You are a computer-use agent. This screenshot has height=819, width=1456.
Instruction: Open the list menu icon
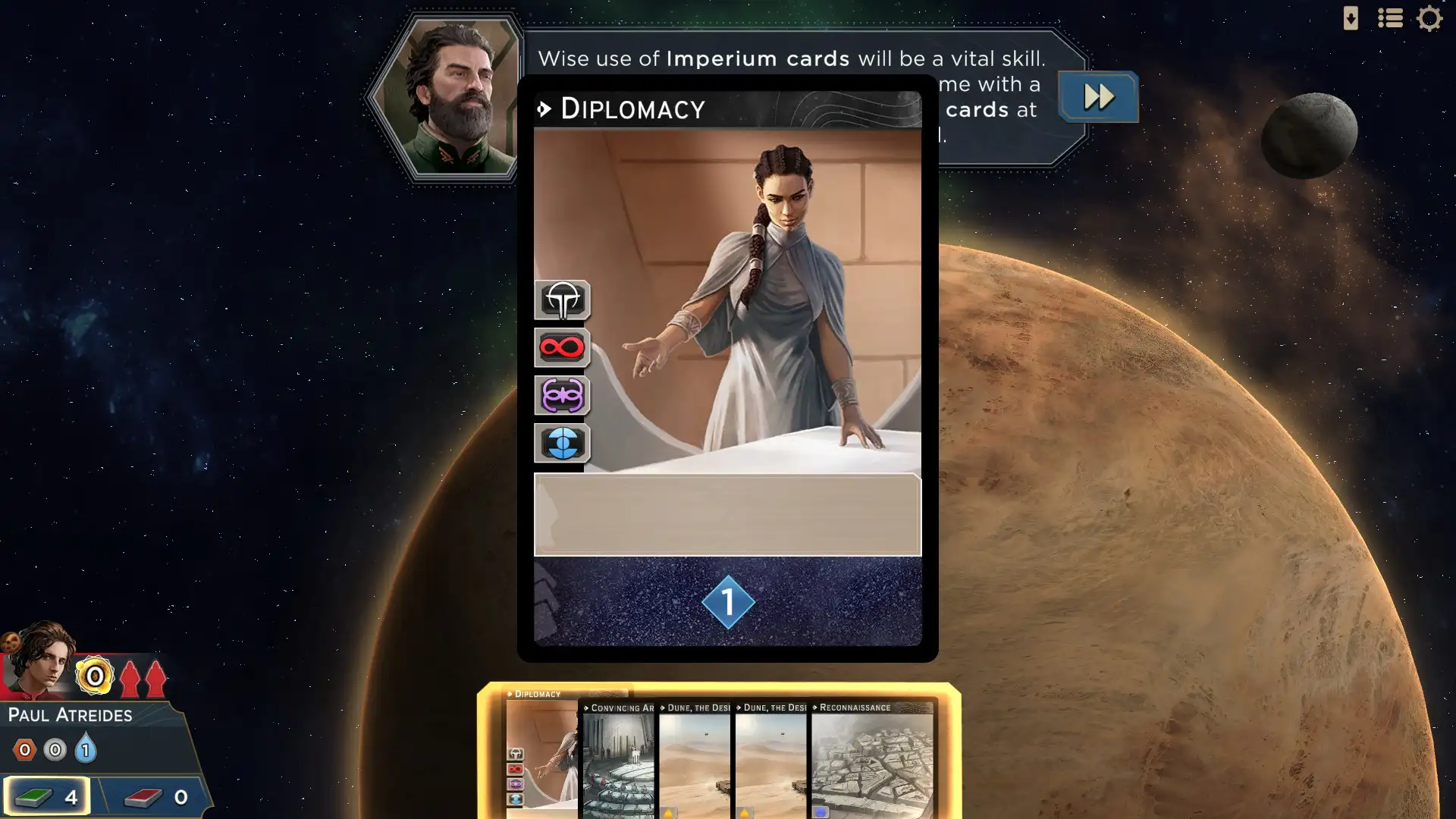click(x=1390, y=18)
